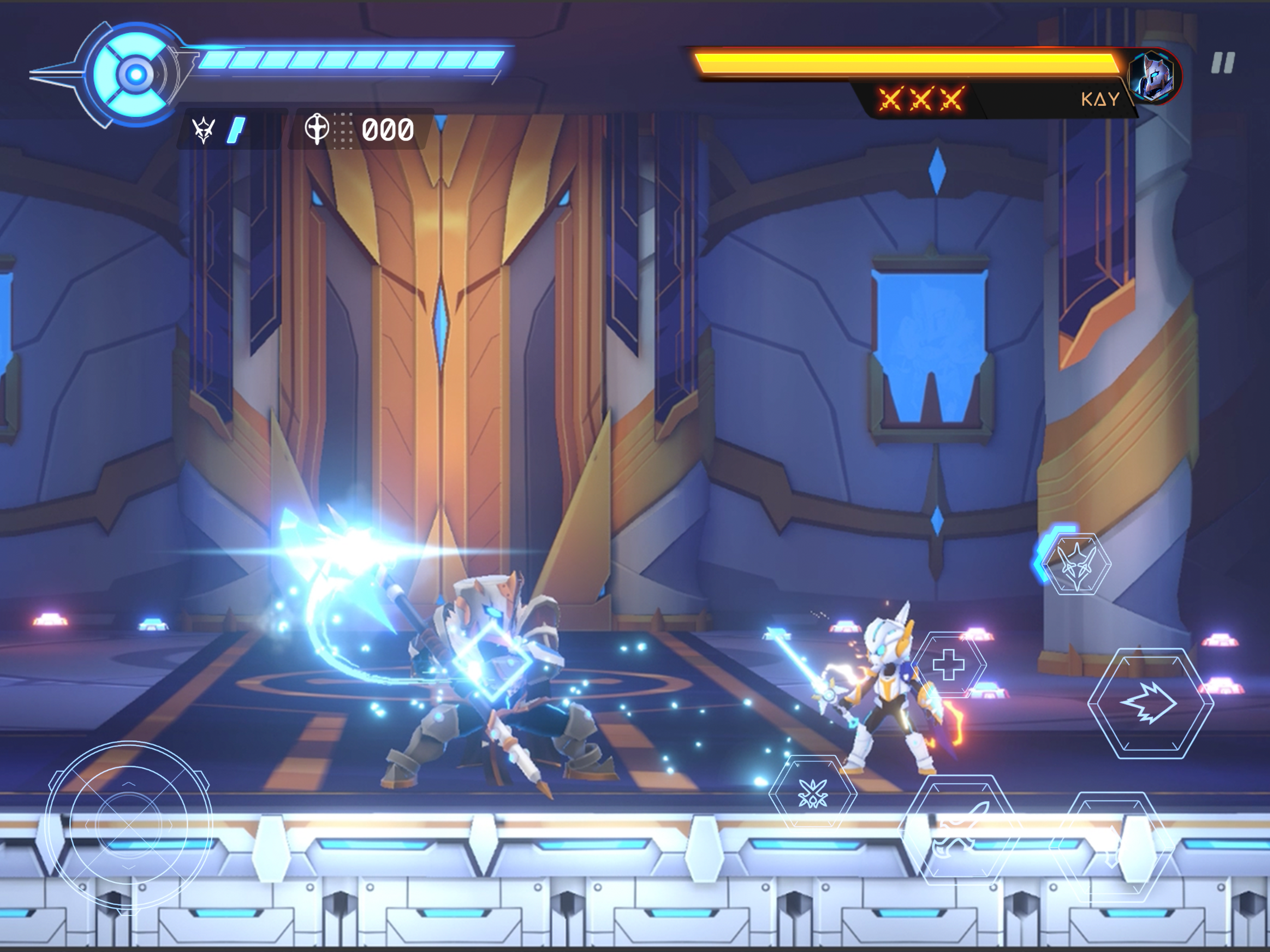Attack with the sword hexagon button

(x=960, y=830)
